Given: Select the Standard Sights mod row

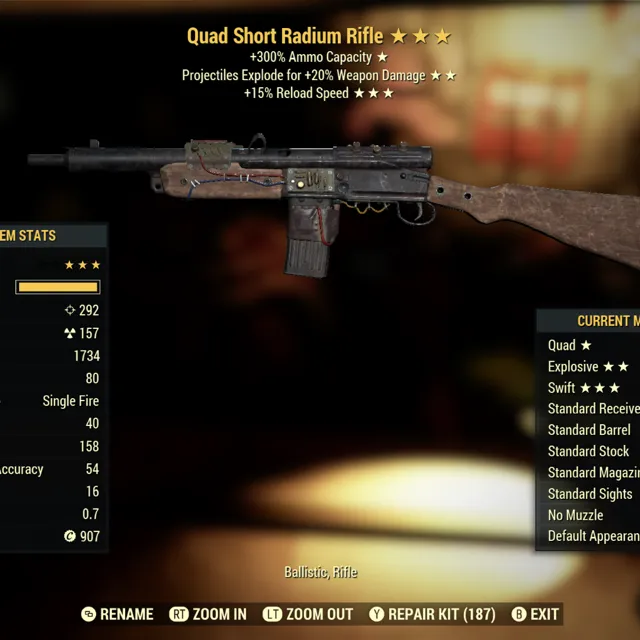Looking at the screenshot, I should click(590, 493).
